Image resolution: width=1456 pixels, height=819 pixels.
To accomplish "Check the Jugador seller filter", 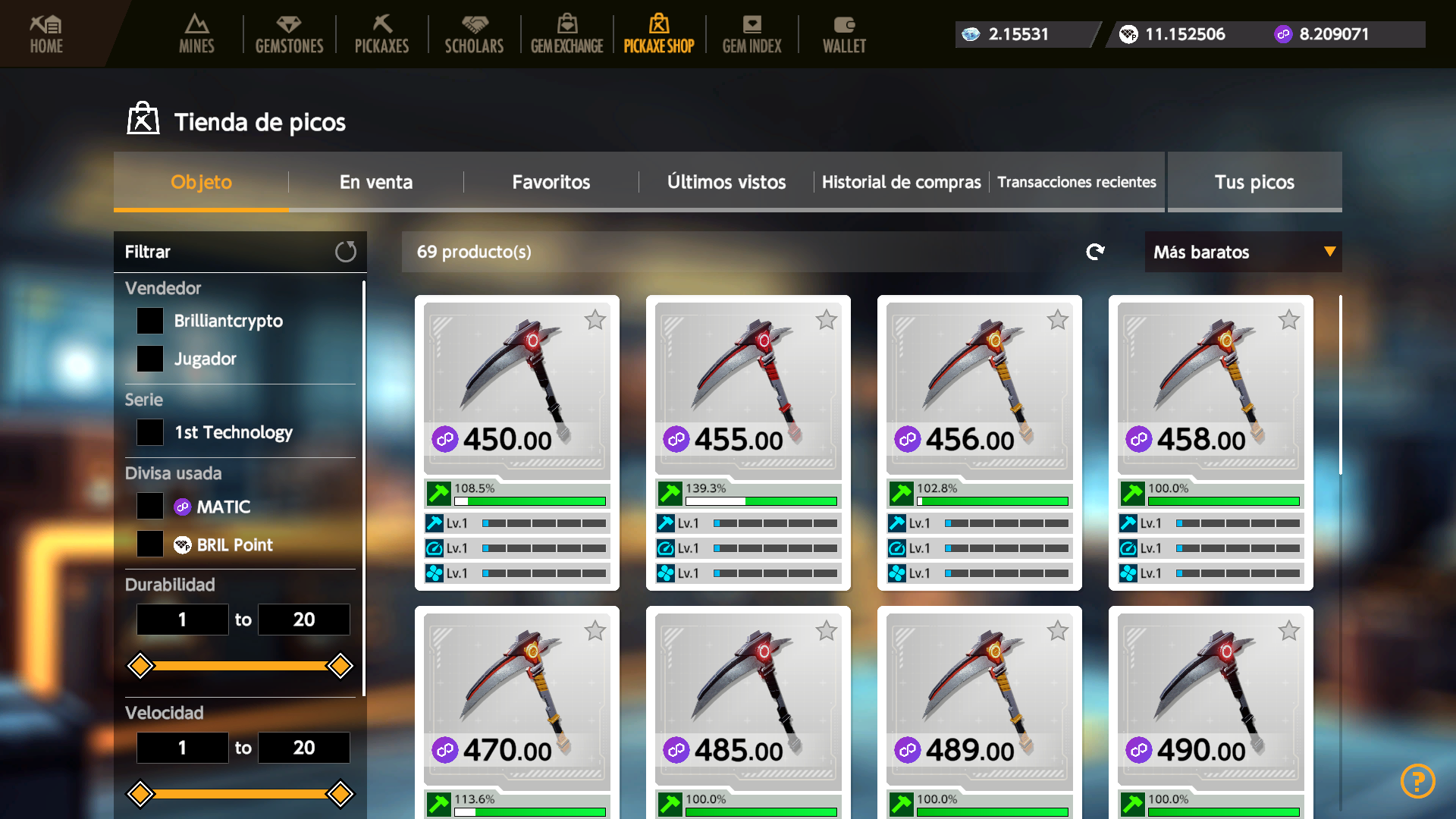I will tap(150, 359).
